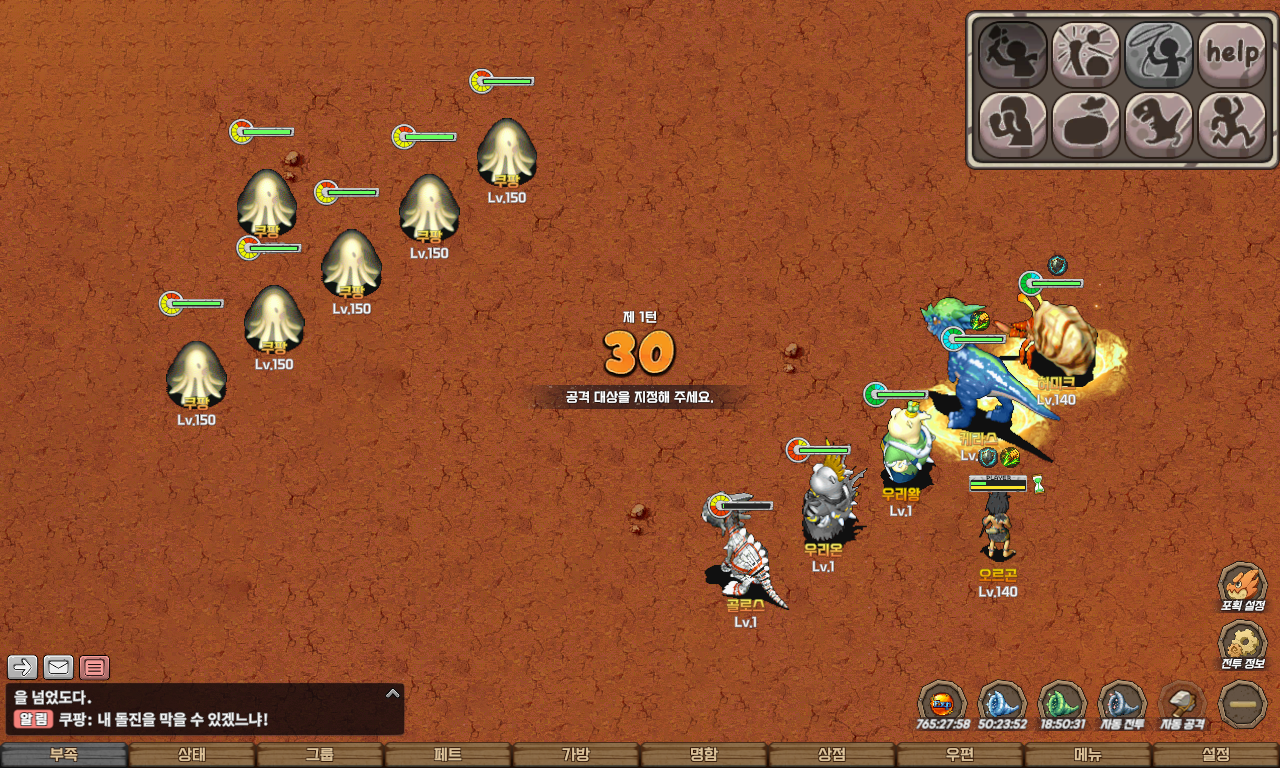Image resolution: width=1280 pixels, height=768 pixels.
Task: Switch to the 상태 tab
Action: pos(192,755)
